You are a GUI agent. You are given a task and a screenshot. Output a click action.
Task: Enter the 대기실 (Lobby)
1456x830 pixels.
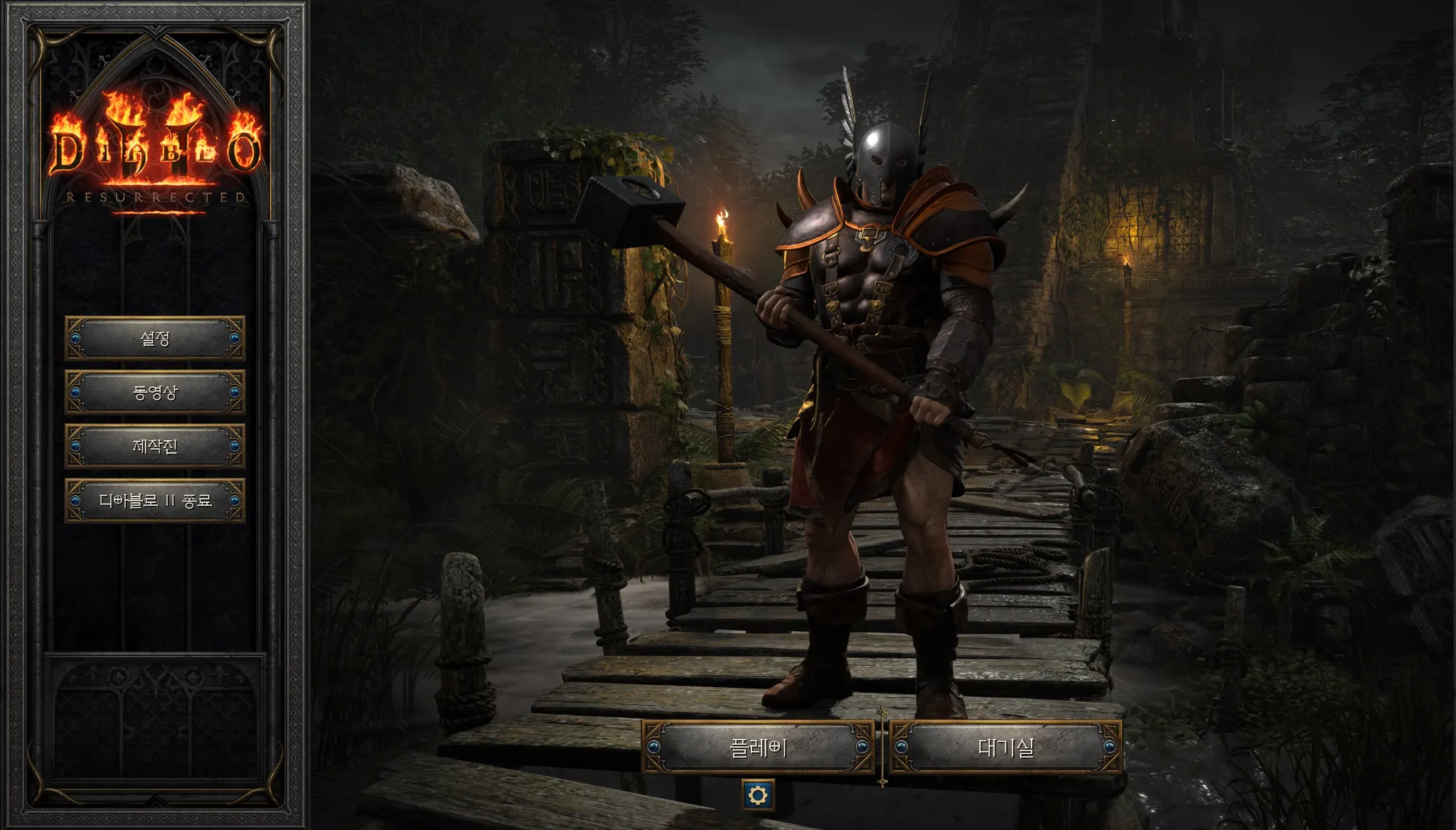coord(1005,747)
